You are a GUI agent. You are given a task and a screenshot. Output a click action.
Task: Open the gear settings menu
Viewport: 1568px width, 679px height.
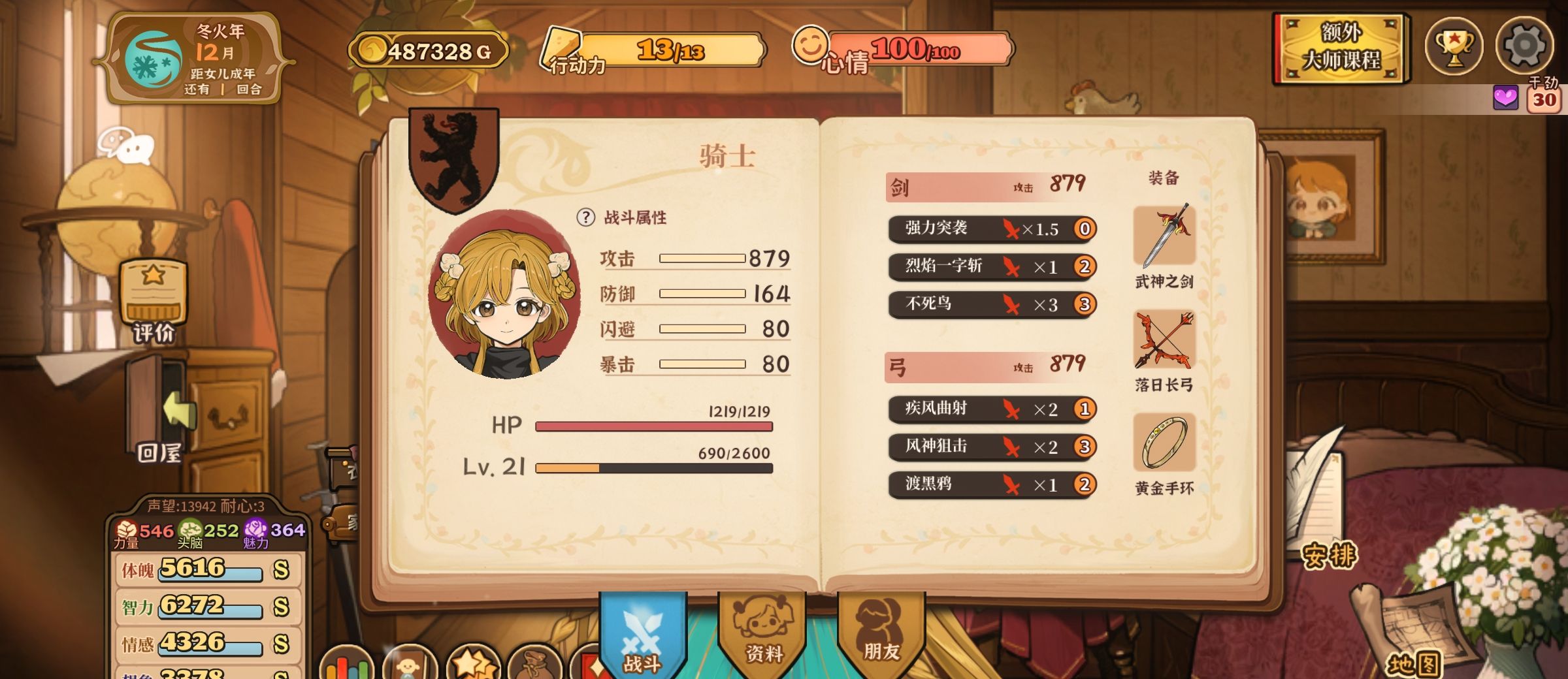click(1524, 46)
